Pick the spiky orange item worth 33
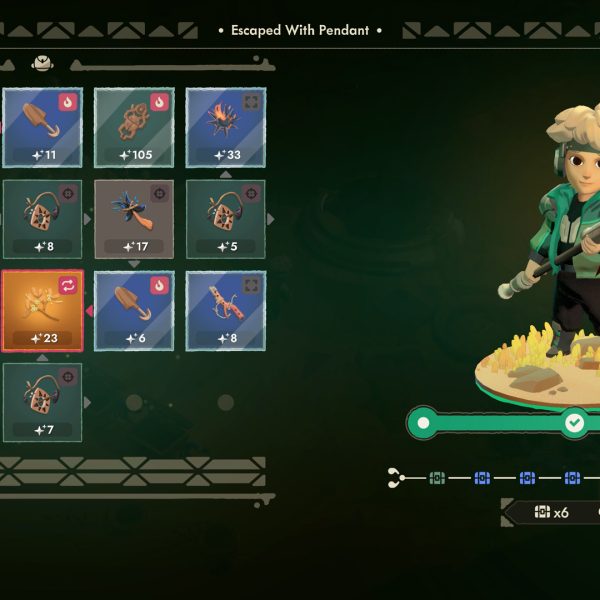Viewport: 600px width, 600px height. (x=226, y=127)
